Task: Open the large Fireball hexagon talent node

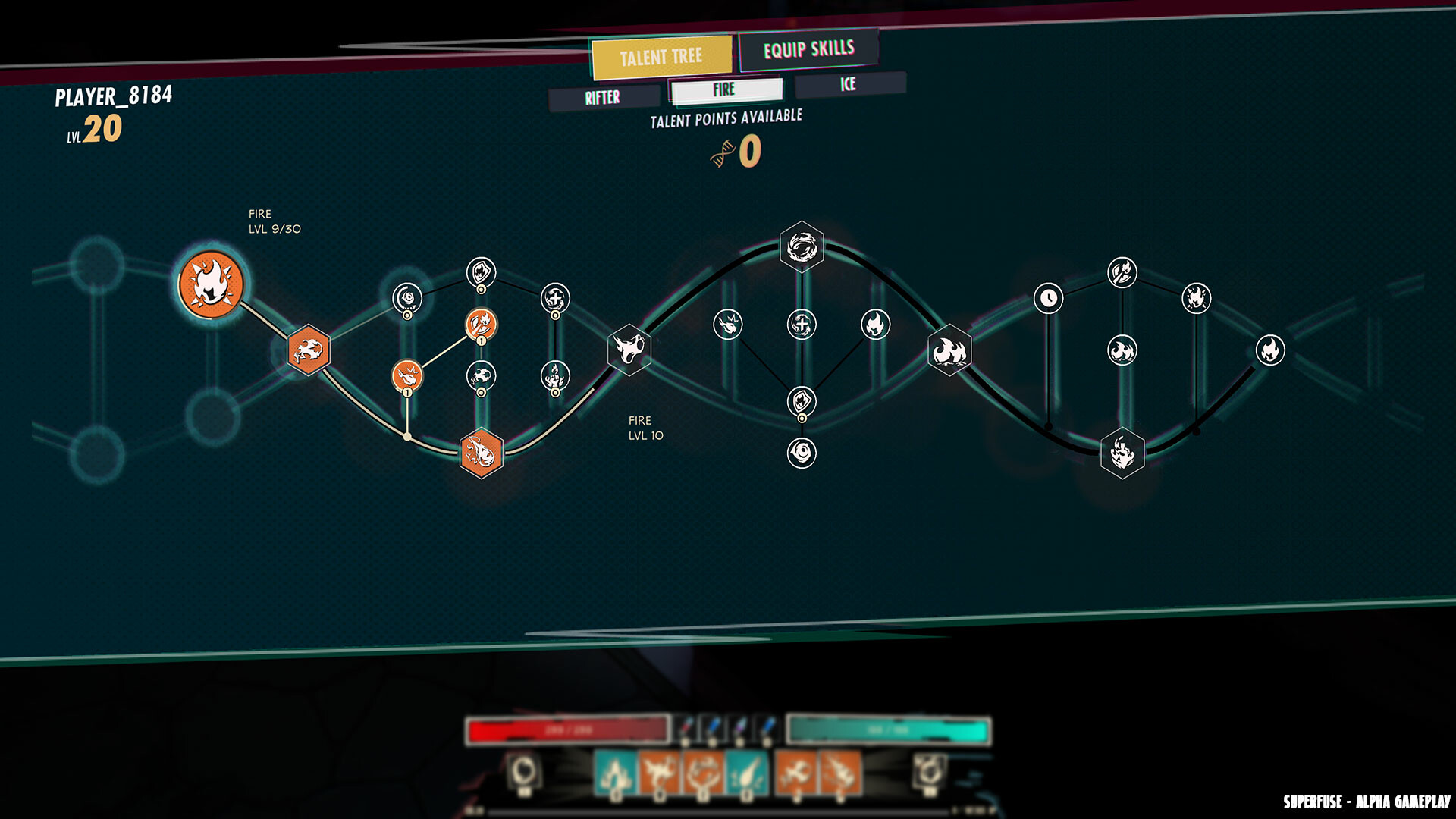Action: click(x=480, y=453)
